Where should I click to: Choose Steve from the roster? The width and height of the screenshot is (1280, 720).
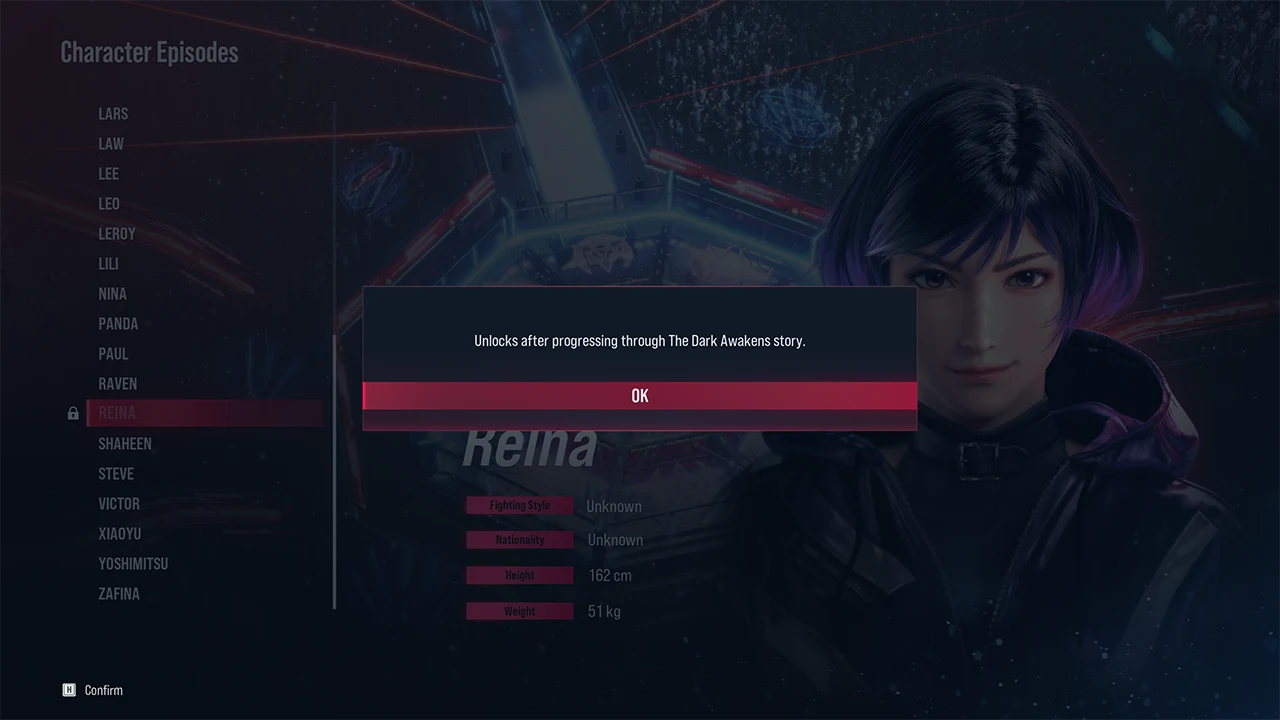[116, 474]
